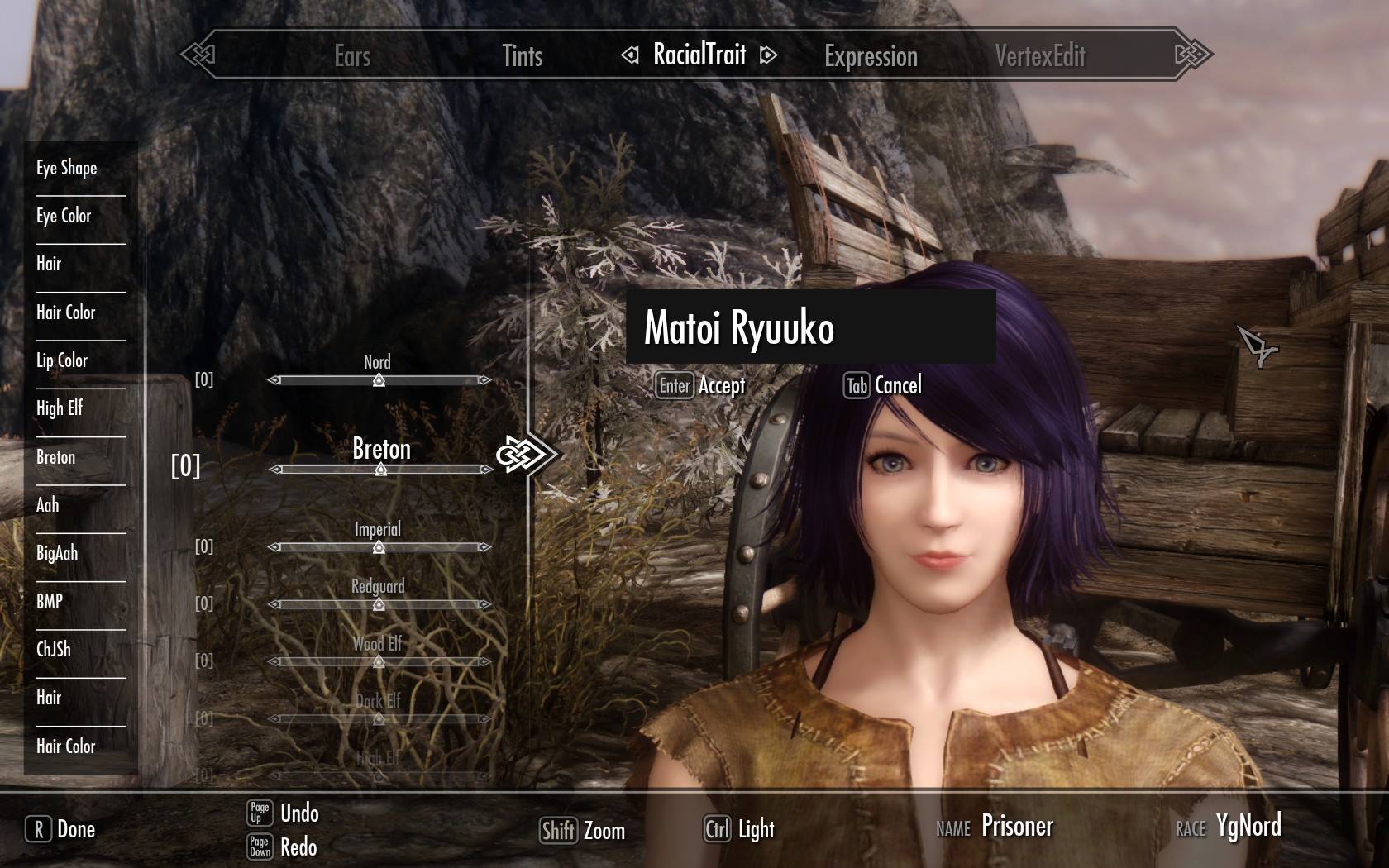Open the Tints tab
The height and width of the screenshot is (868, 1389).
(x=523, y=56)
